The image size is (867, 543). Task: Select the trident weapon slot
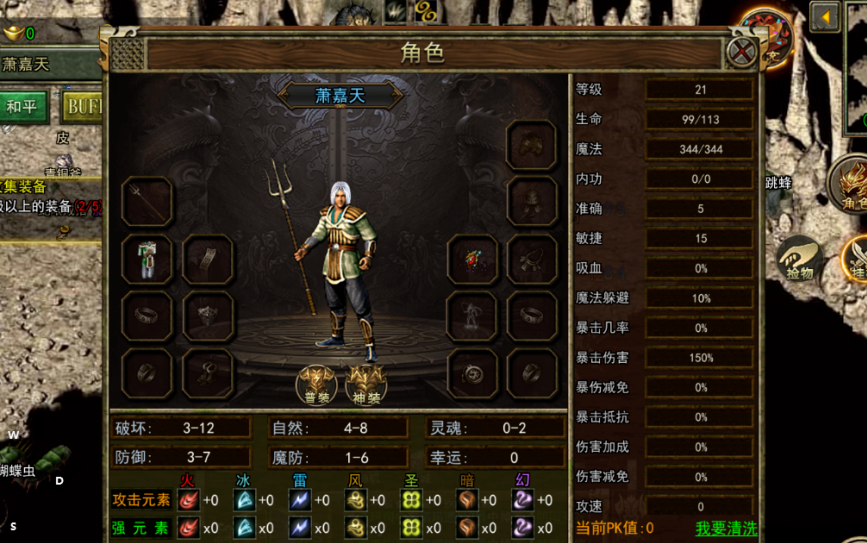147,202
